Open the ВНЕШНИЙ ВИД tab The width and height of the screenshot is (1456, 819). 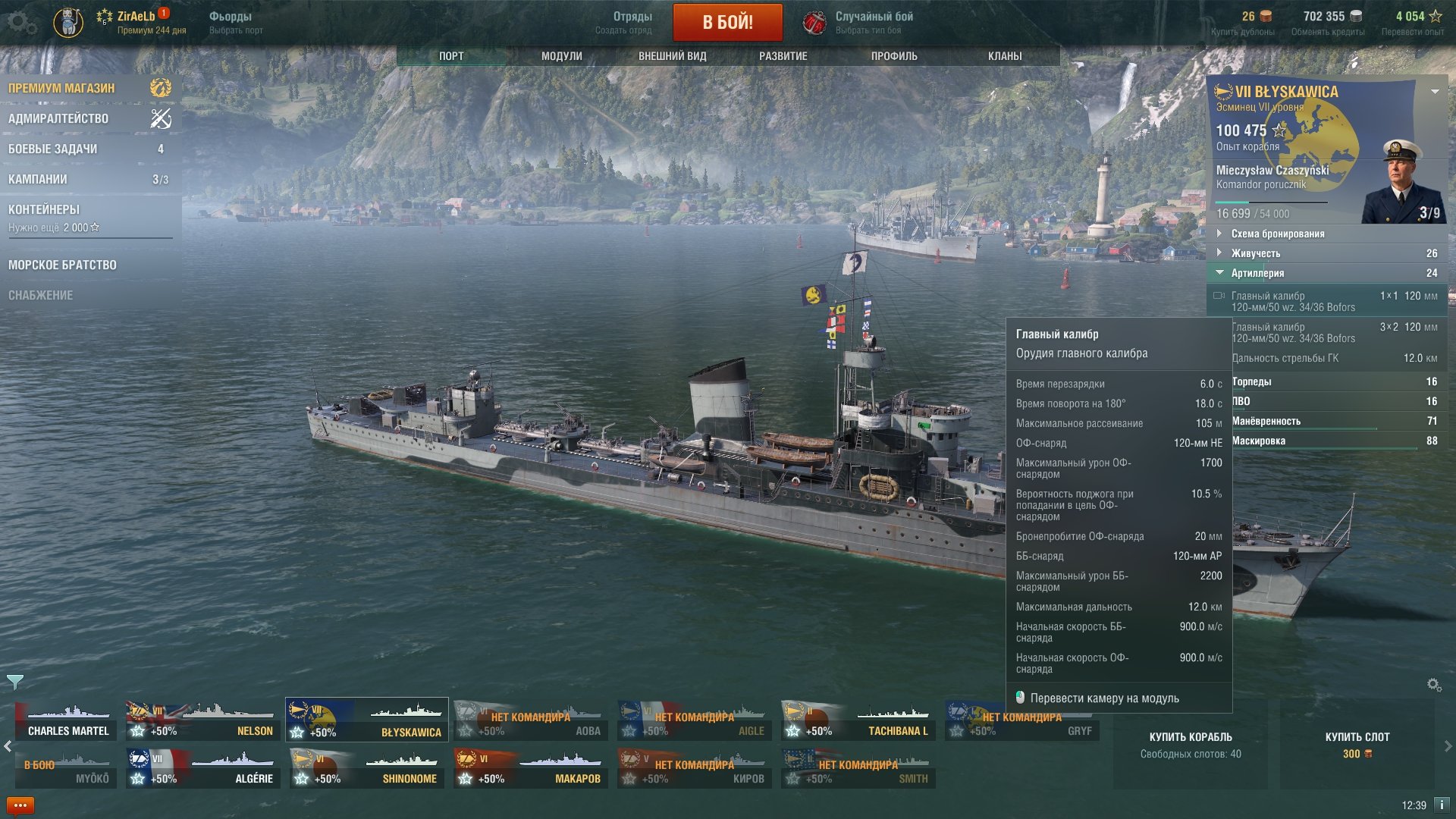coord(672,56)
